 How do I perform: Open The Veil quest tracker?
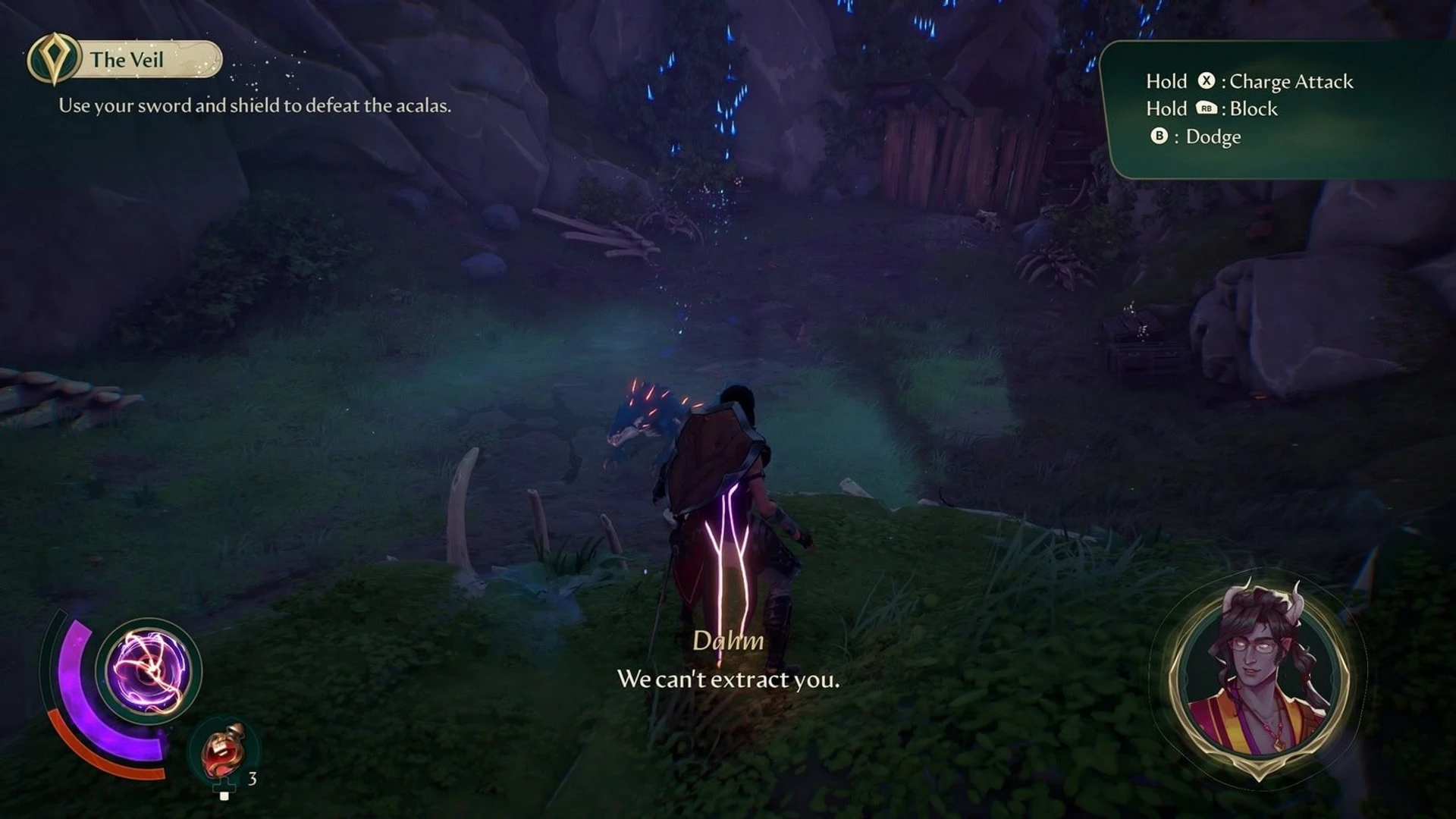click(126, 59)
